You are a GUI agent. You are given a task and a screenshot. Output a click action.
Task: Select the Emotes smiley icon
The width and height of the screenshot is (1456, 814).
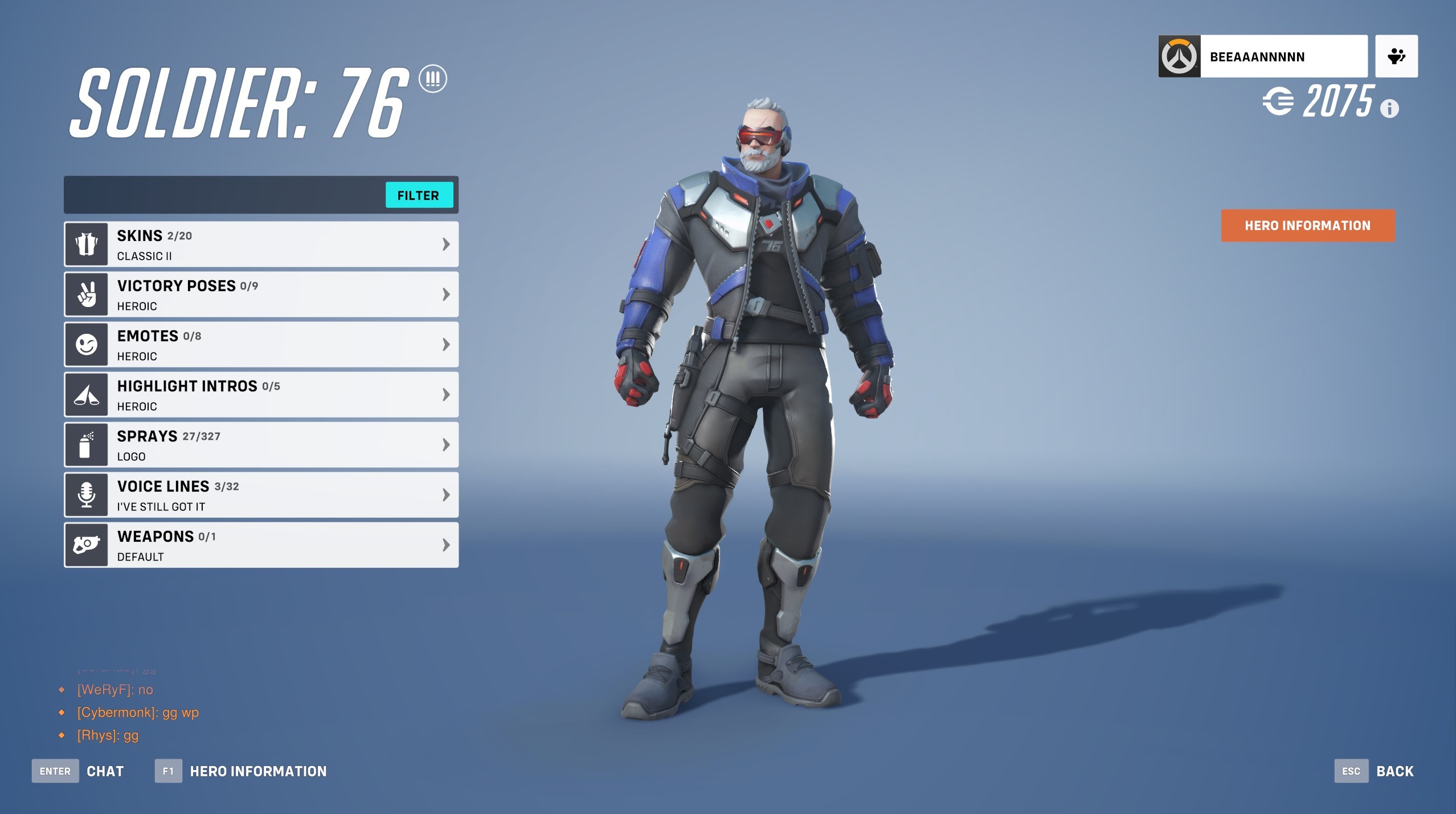[85, 344]
